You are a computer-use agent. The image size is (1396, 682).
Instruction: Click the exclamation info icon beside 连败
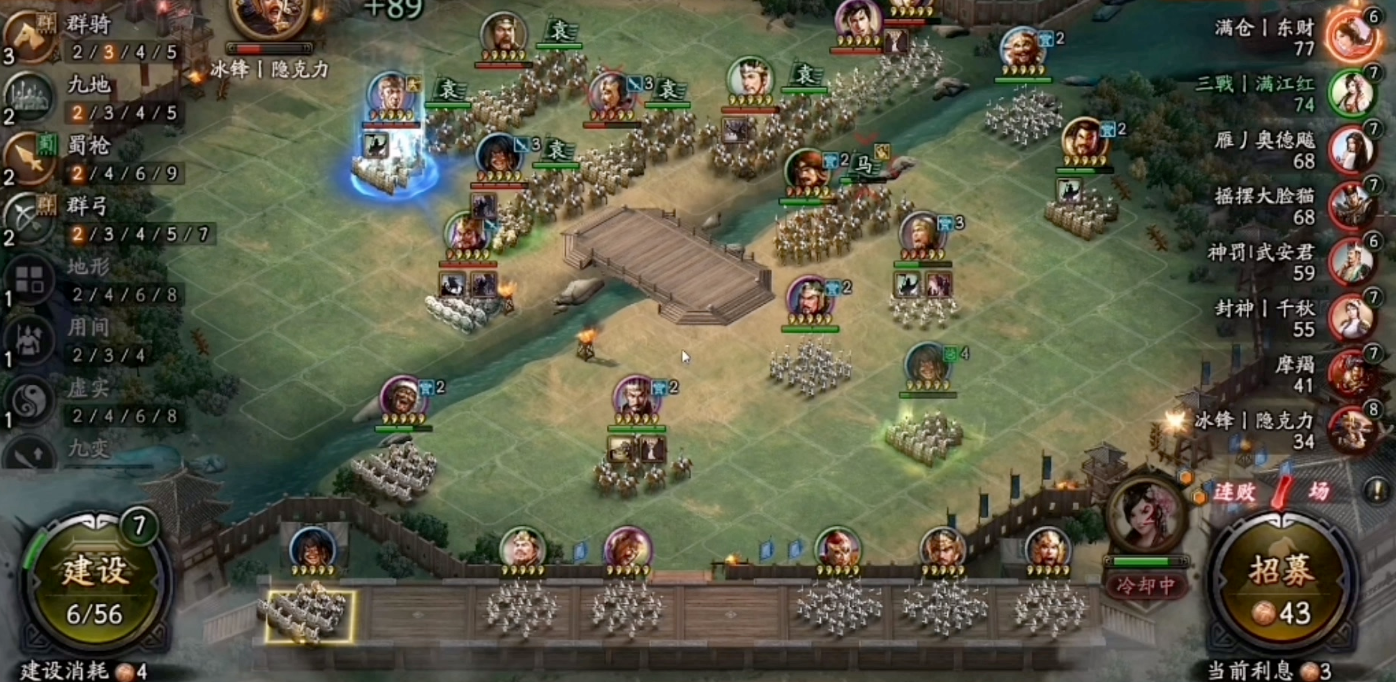pos(1375,491)
